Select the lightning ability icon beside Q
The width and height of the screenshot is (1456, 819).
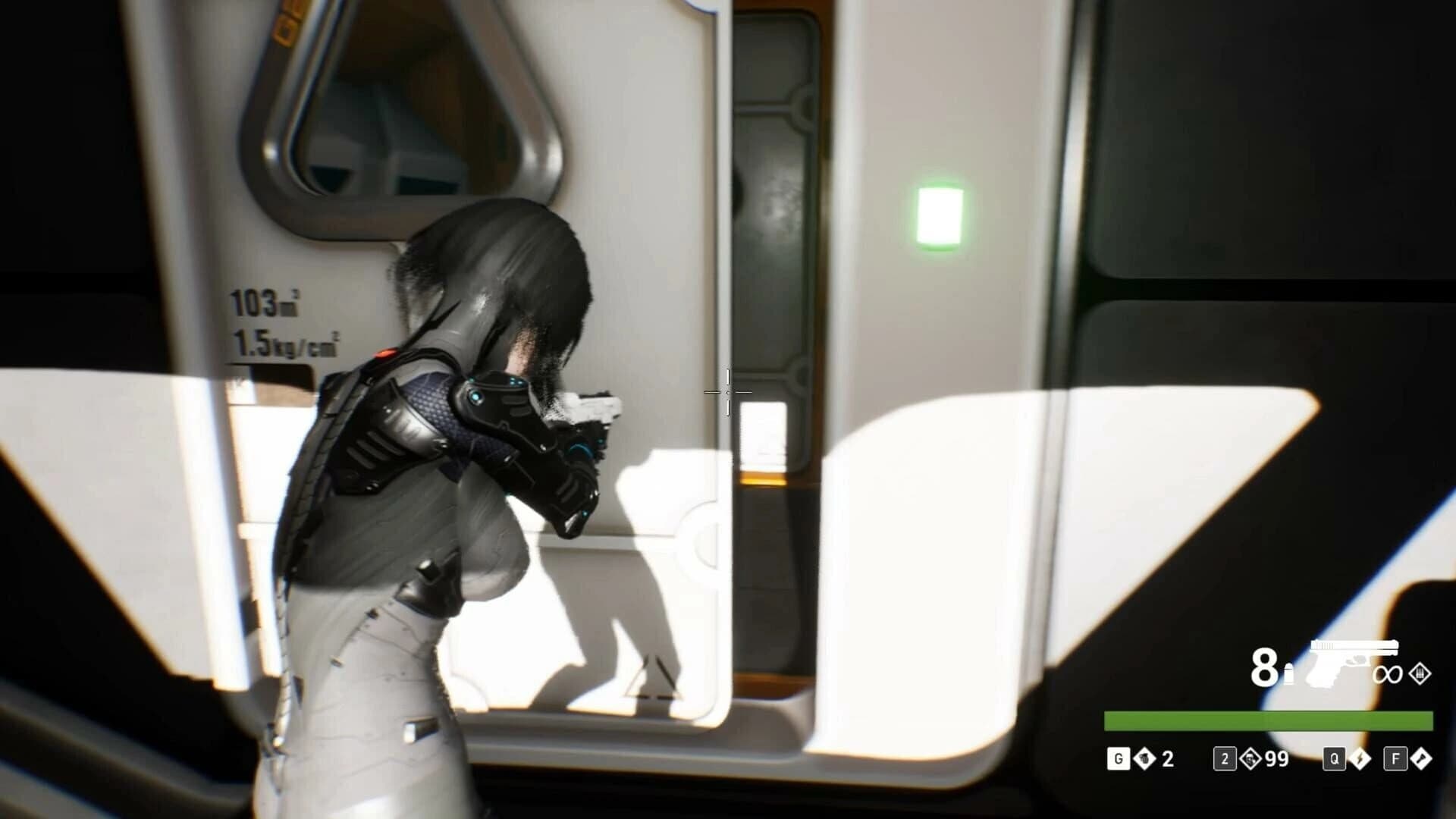click(1360, 760)
